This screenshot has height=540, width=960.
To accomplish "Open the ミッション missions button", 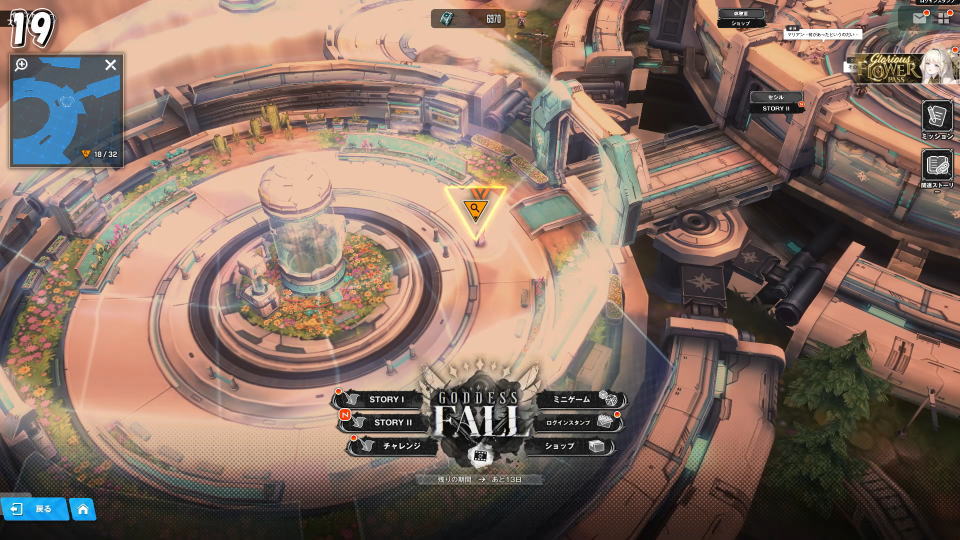I will [x=937, y=119].
